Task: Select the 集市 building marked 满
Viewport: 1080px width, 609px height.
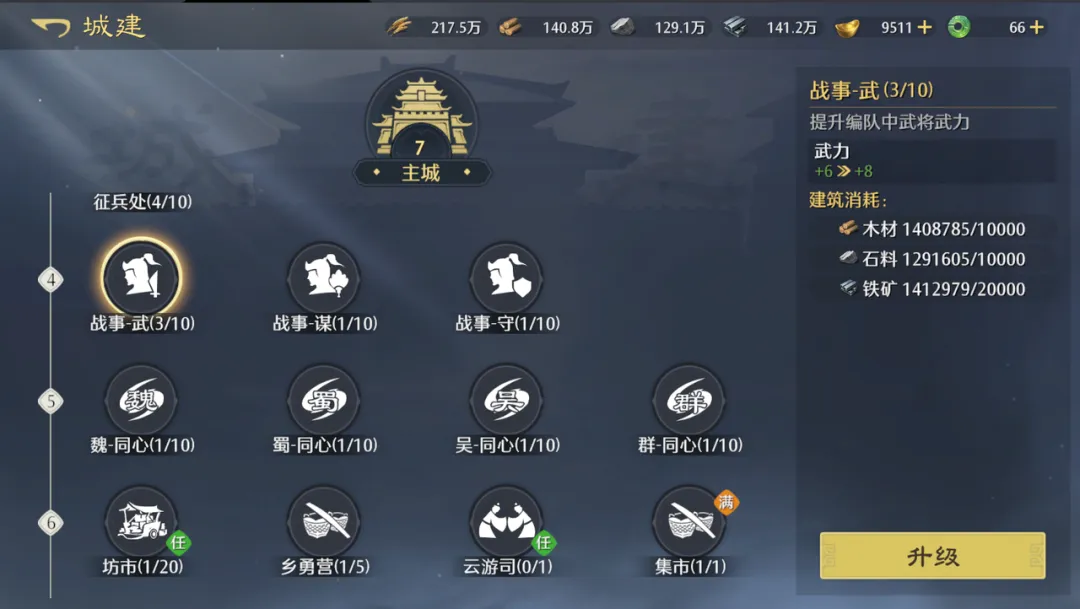Action: [689, 521]
